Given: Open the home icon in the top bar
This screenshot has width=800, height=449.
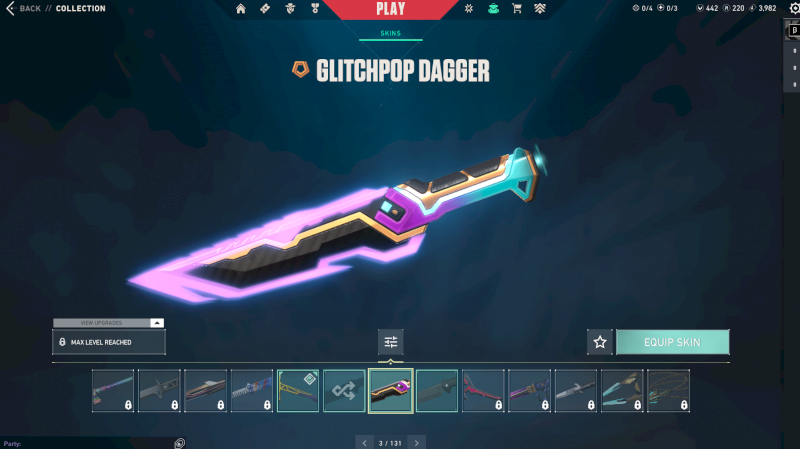Looking at the screenshot, I should (241, 9).
